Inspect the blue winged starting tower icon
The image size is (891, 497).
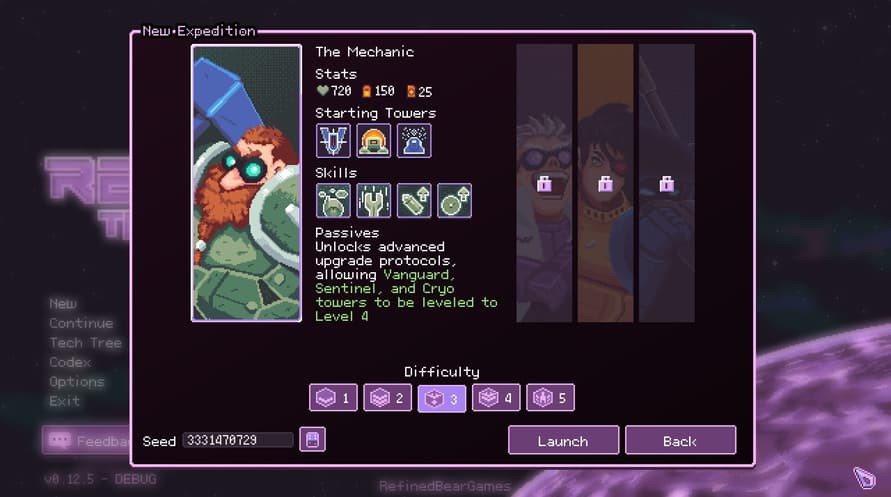(x=333, y=141)
